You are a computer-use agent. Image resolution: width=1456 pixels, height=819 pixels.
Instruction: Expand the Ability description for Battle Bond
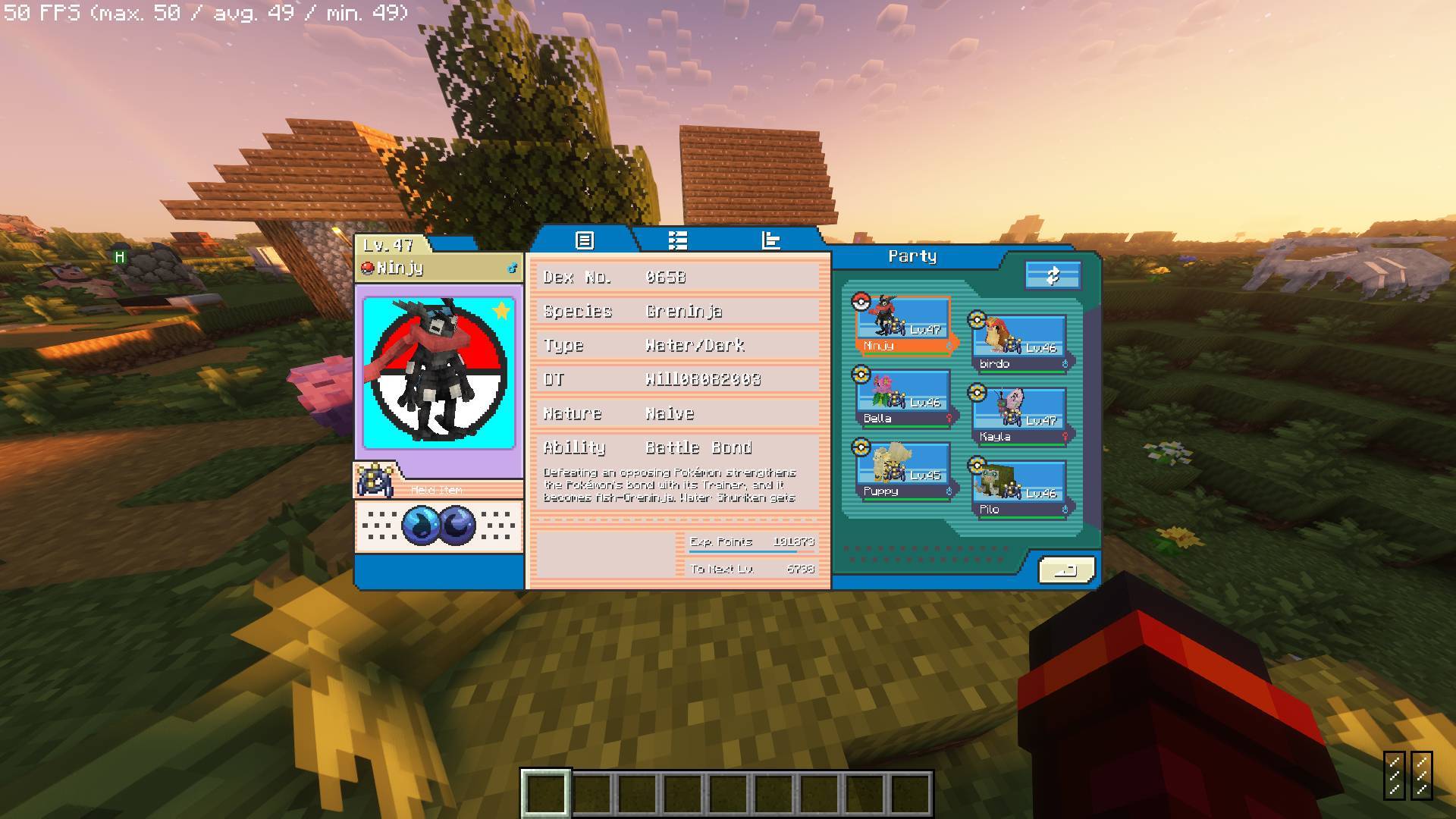coord(675,447)
